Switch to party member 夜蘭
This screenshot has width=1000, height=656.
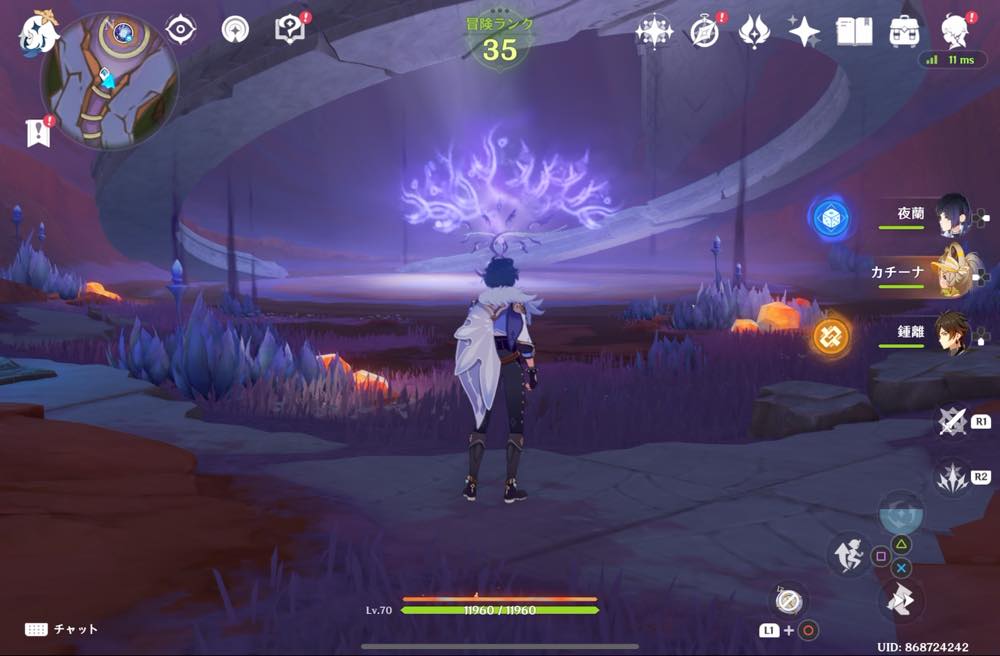pos(951,215)
